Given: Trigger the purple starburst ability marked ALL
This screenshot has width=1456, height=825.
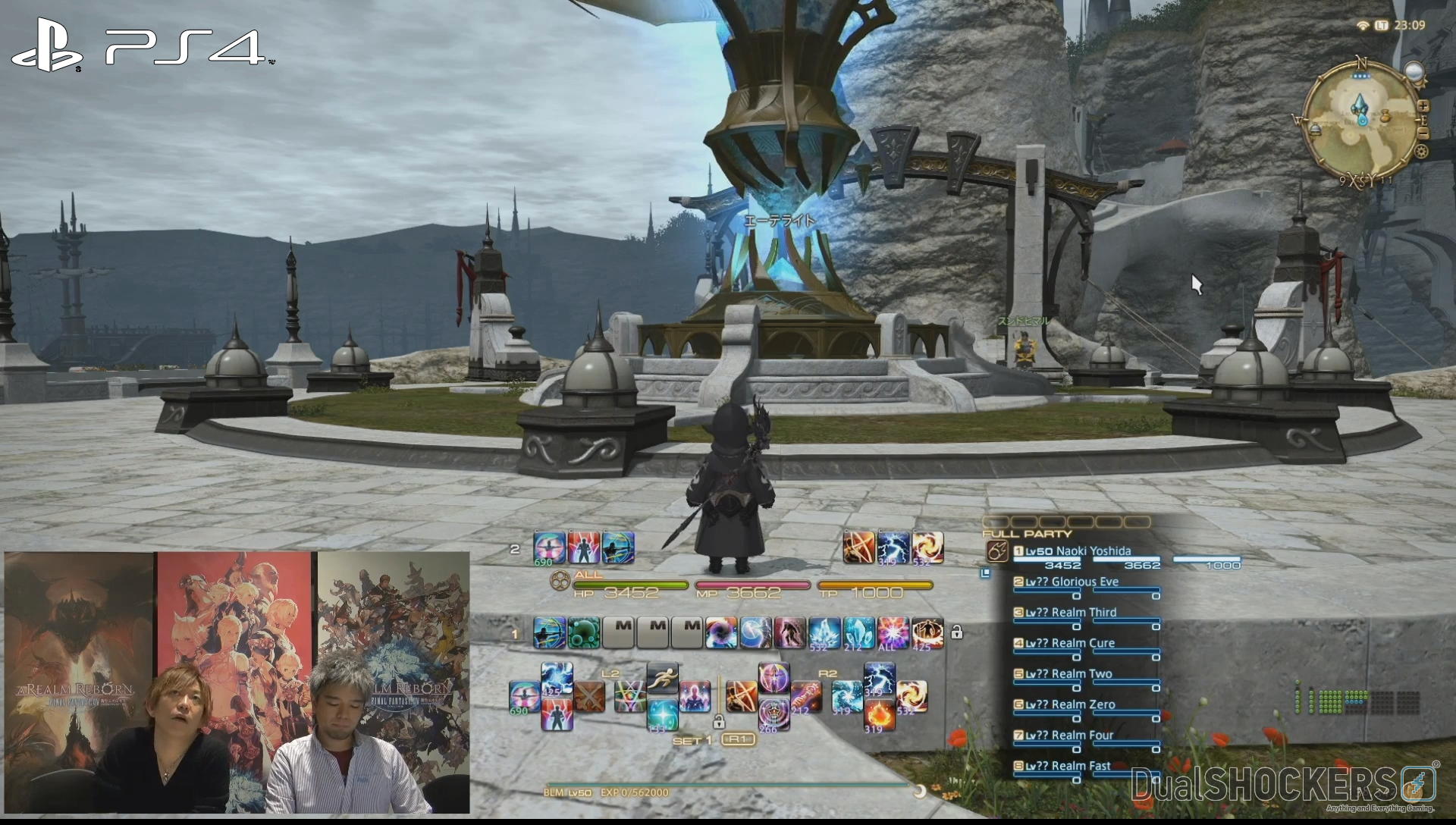Looking at the screenshot, I should [892, 633].
